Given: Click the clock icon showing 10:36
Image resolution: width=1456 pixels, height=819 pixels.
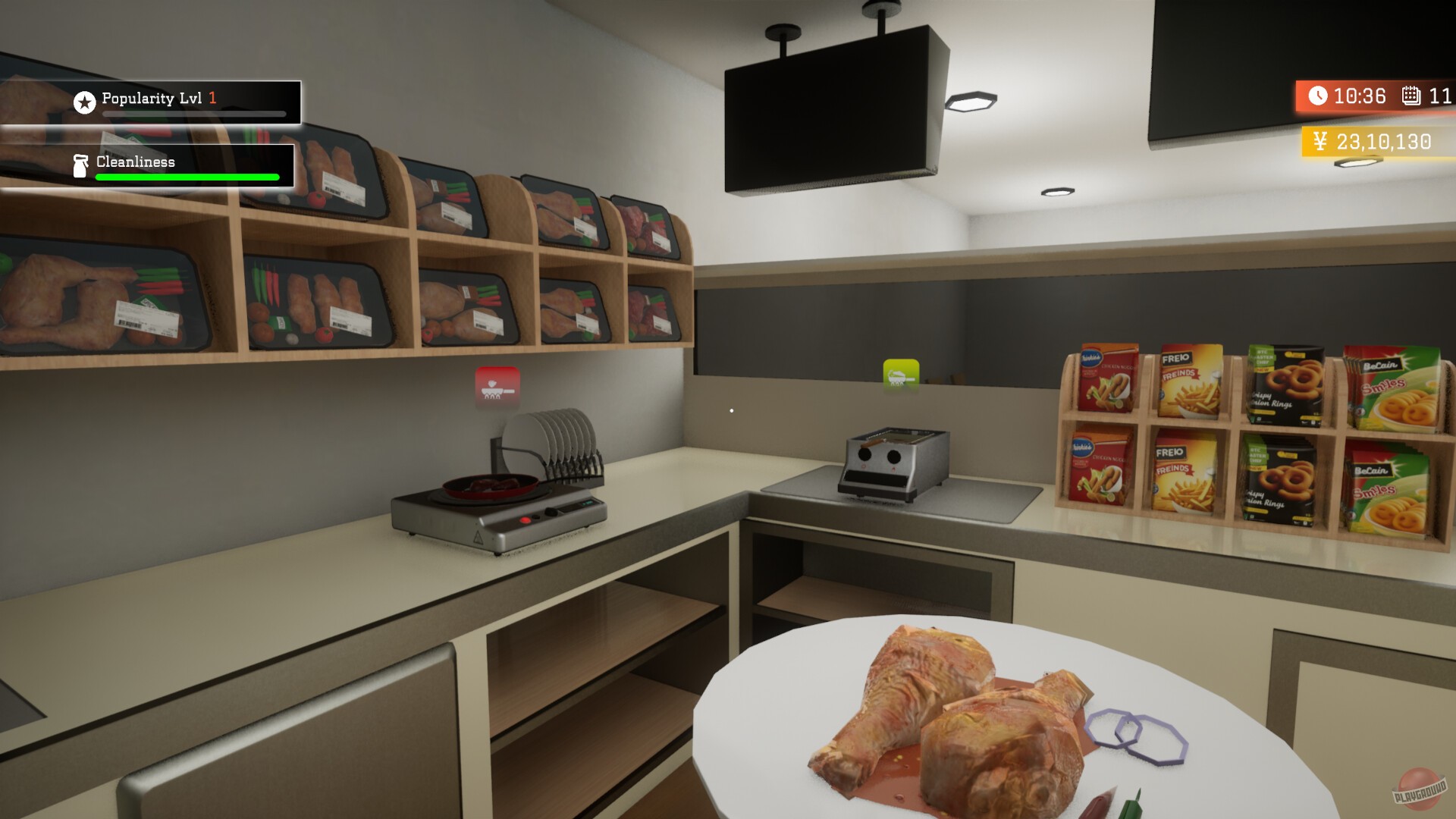Looking at the screenshot, I should [1317, 97].
